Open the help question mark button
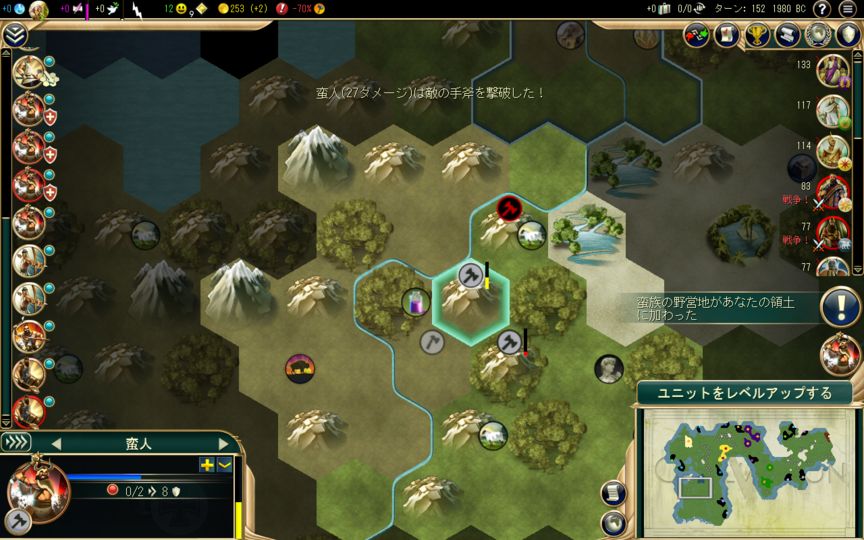The height and width of the screenshot is (540, 864). (x=822, y=9)
